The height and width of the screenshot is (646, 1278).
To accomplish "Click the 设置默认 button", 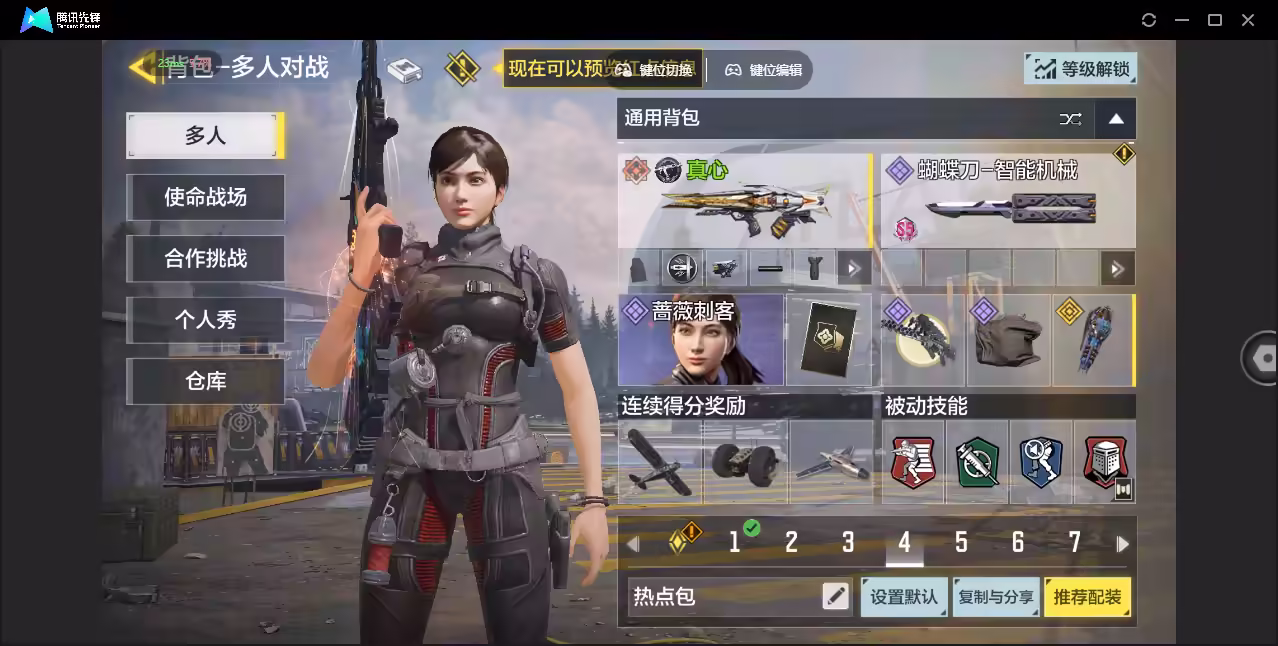I will [904, 597].
